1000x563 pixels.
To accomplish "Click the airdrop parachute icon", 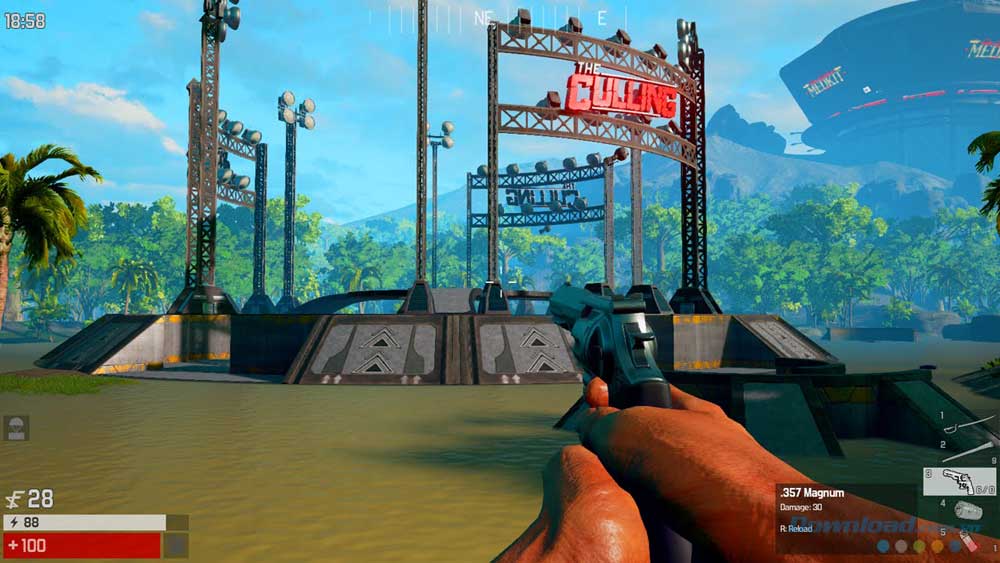I will [16, 428].
